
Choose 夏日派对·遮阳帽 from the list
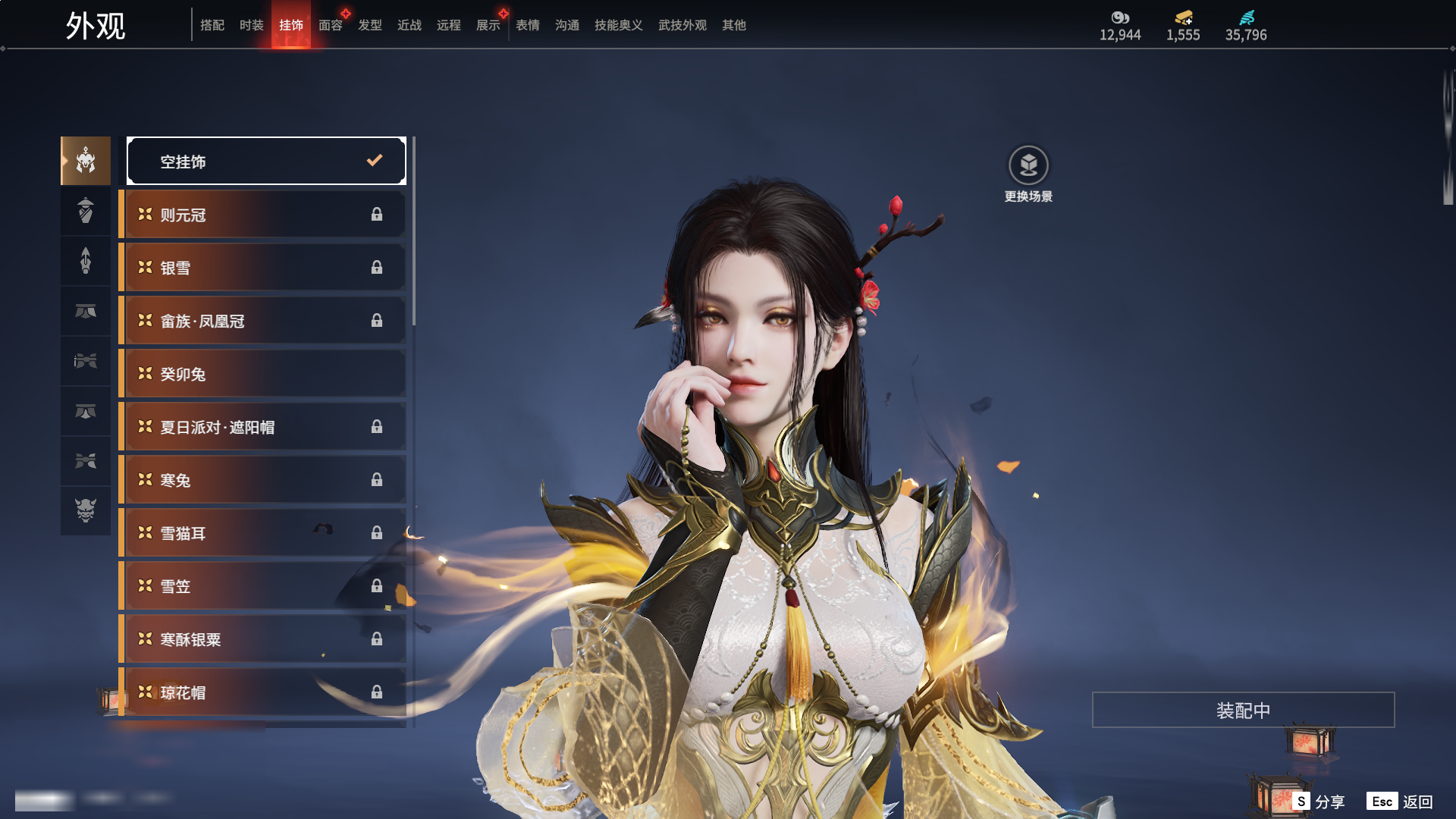(262, 427)
